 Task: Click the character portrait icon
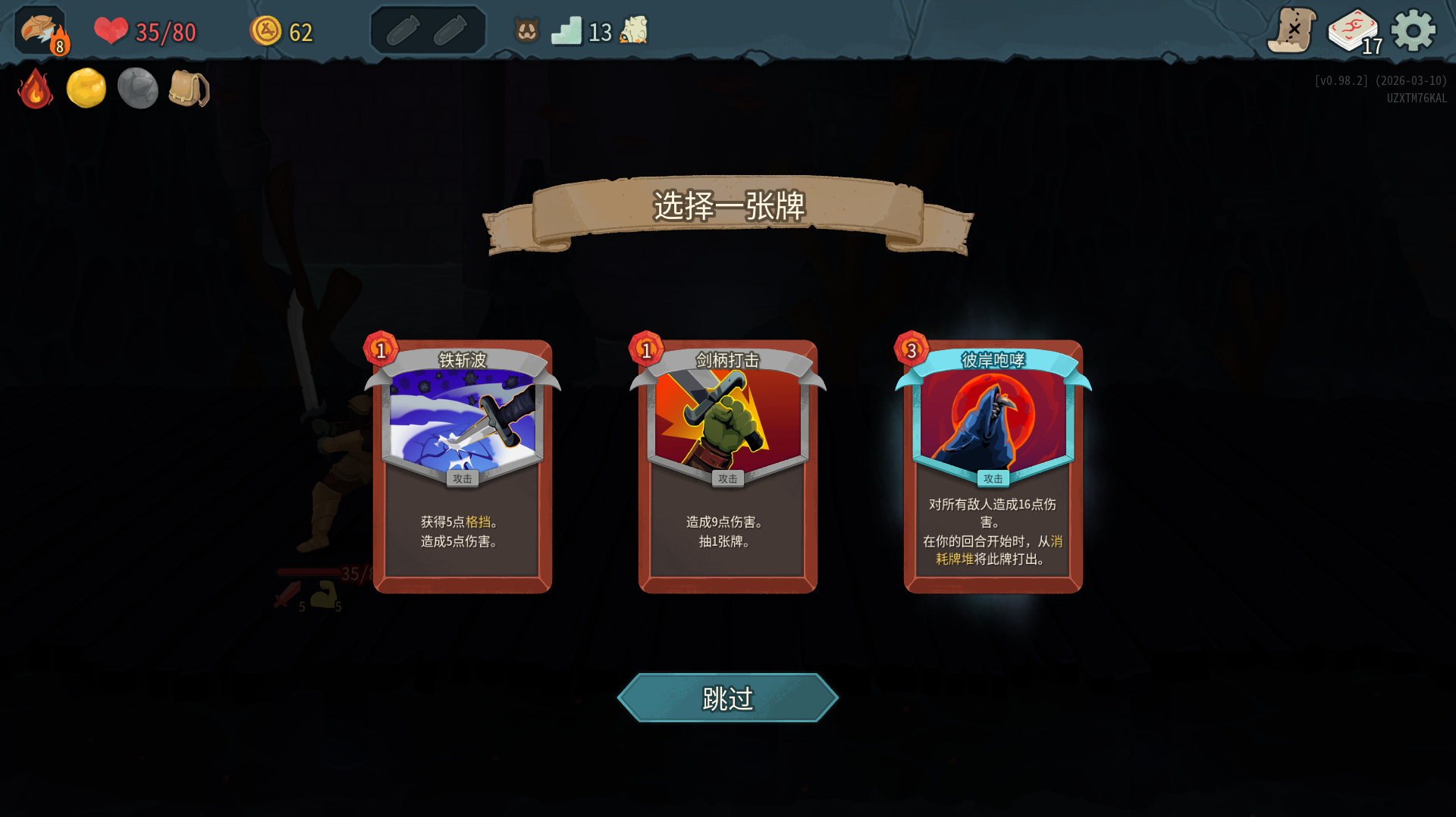41,31
